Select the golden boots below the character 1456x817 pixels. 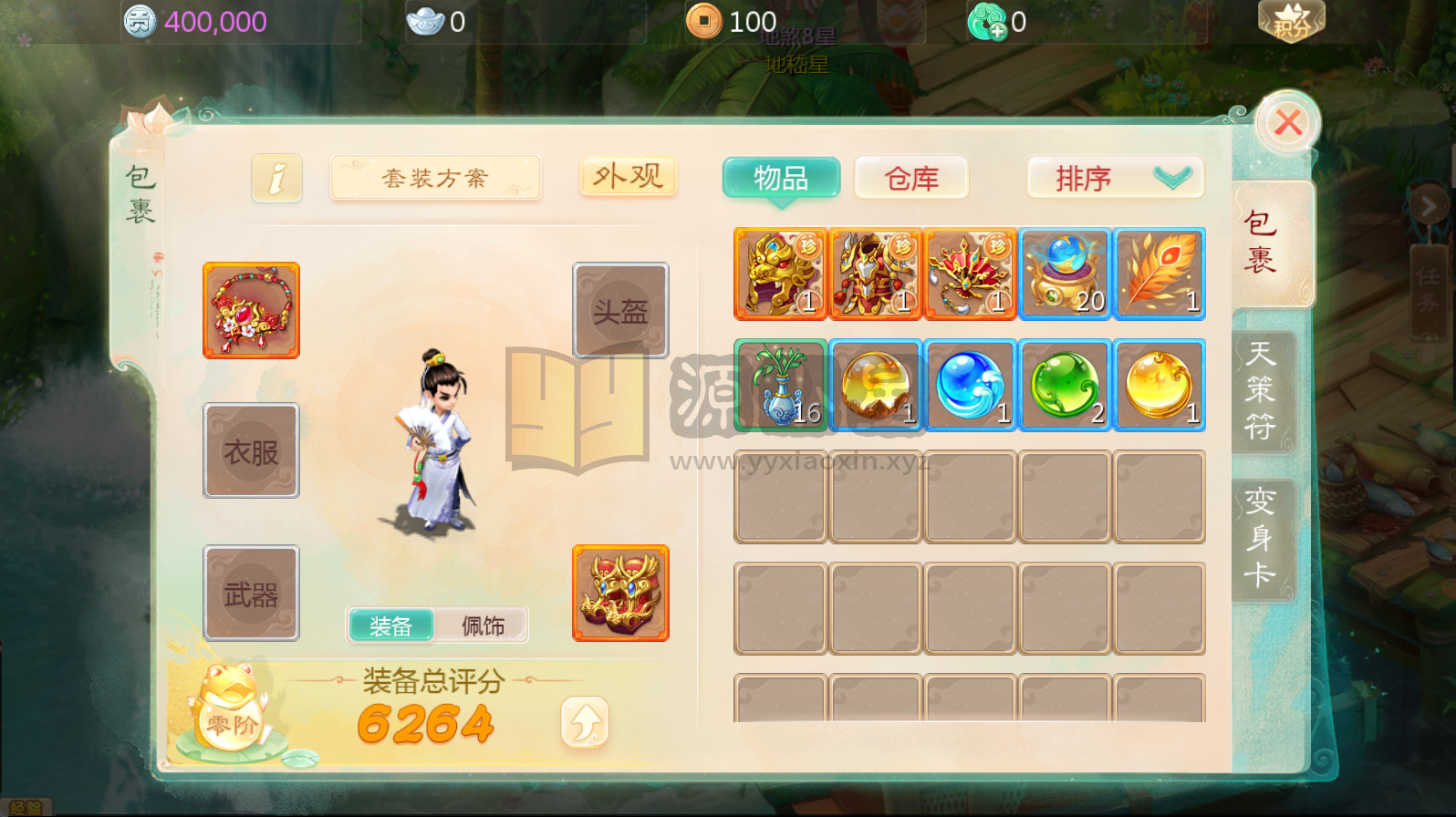tap(620, 593)
